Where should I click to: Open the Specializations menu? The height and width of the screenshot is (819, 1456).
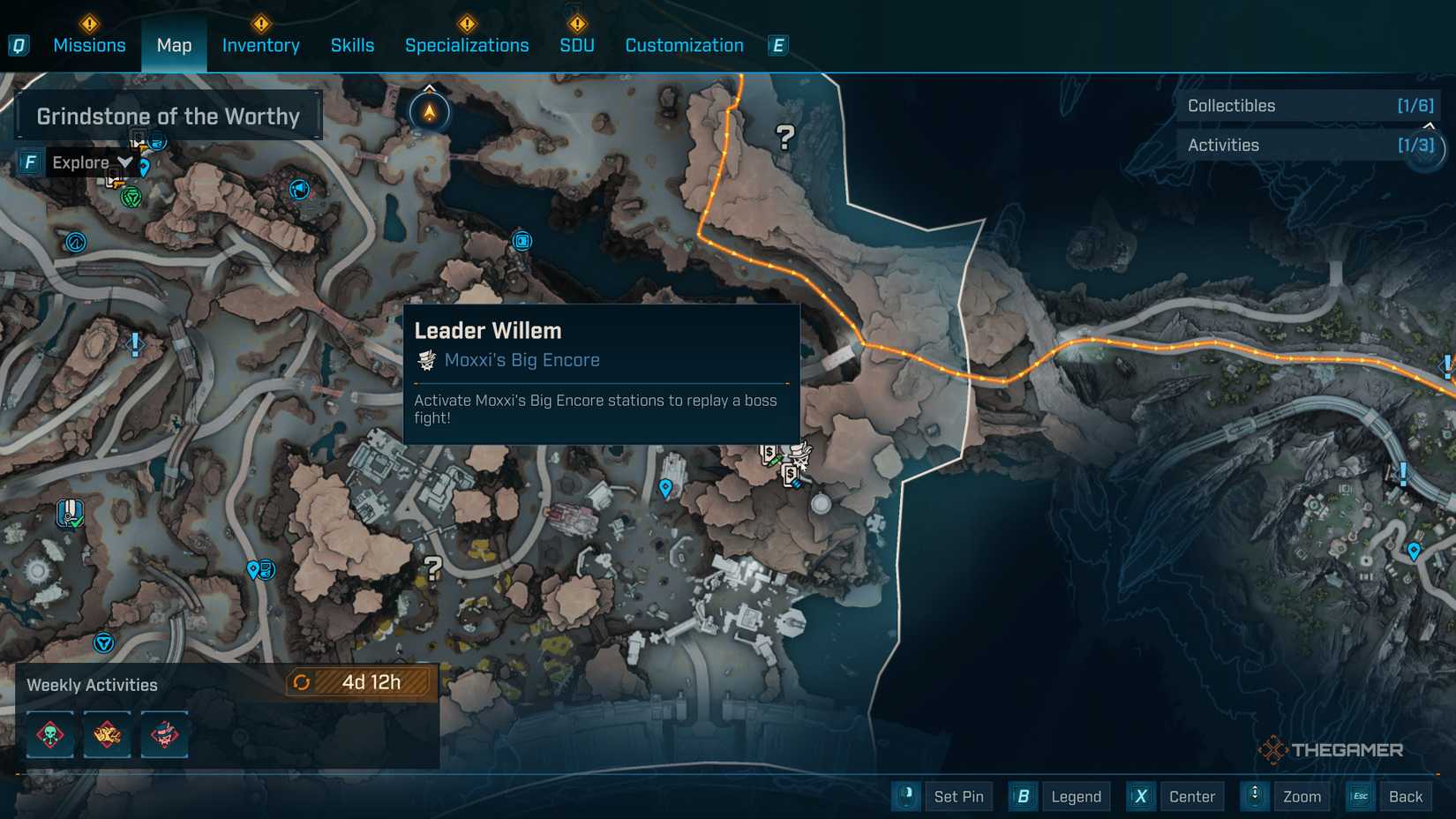pyautogui.click(x=467, y=45)
